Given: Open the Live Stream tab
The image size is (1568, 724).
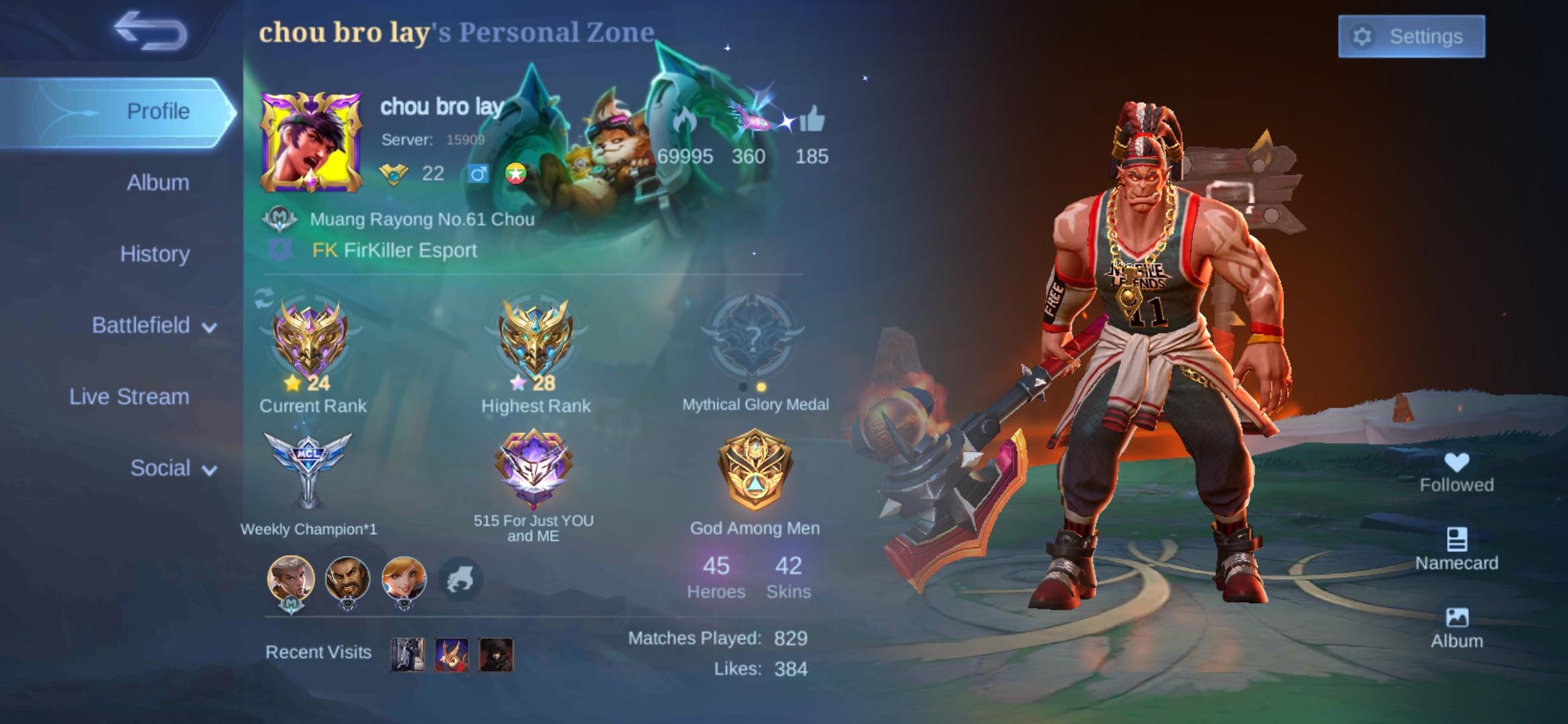Looking at the screenshot, I should (x=129, y=397).
